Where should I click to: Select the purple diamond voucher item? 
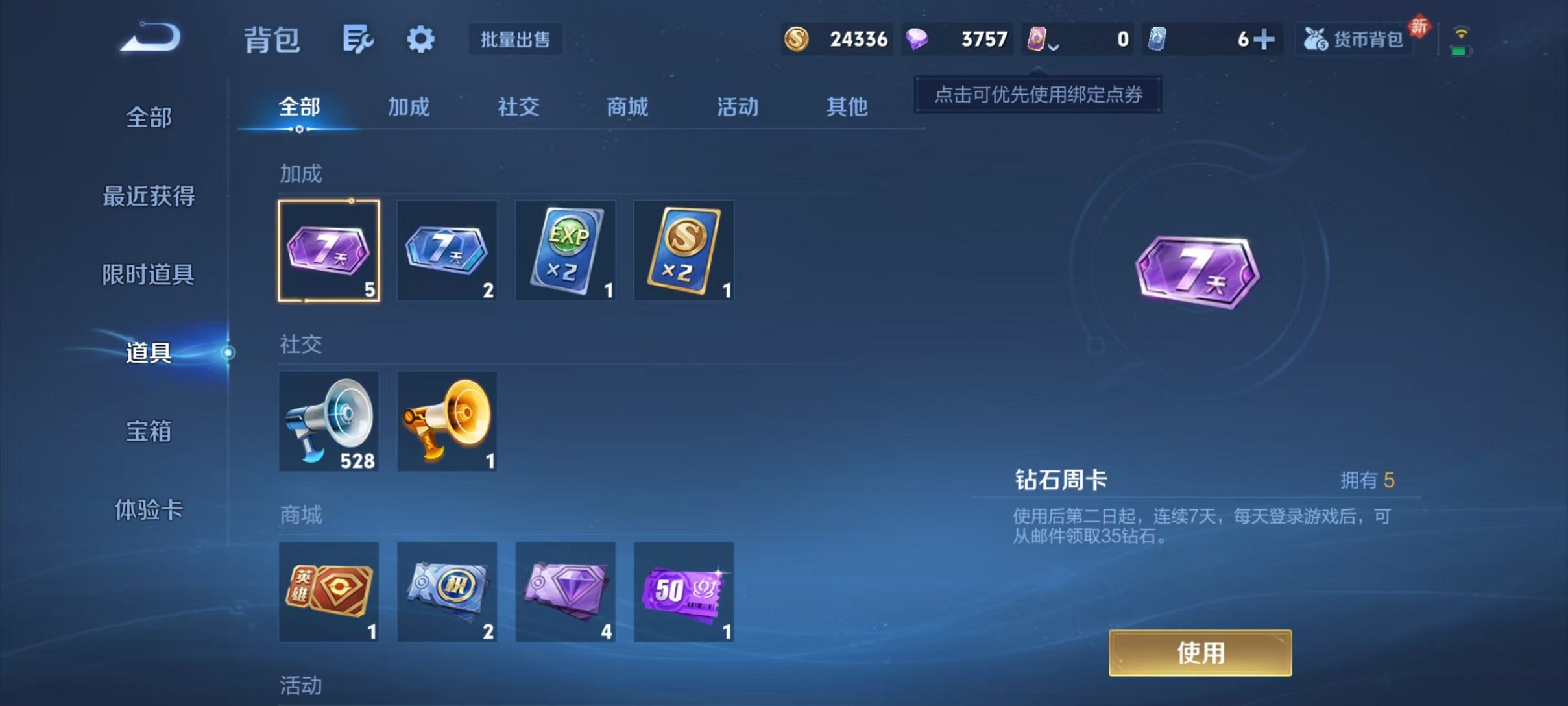click(566, 592)
